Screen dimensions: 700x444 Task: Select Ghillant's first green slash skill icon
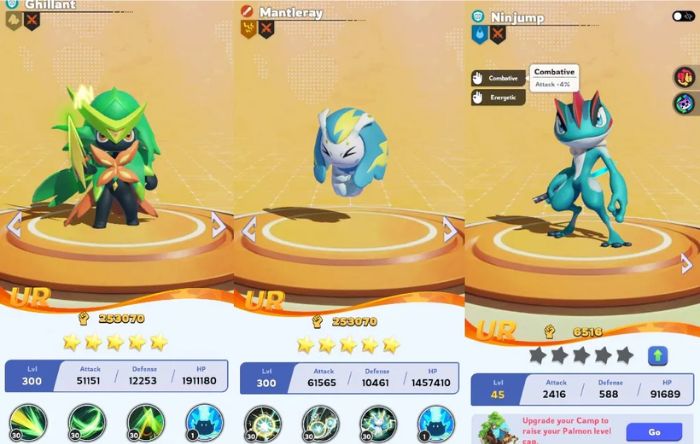28,424
